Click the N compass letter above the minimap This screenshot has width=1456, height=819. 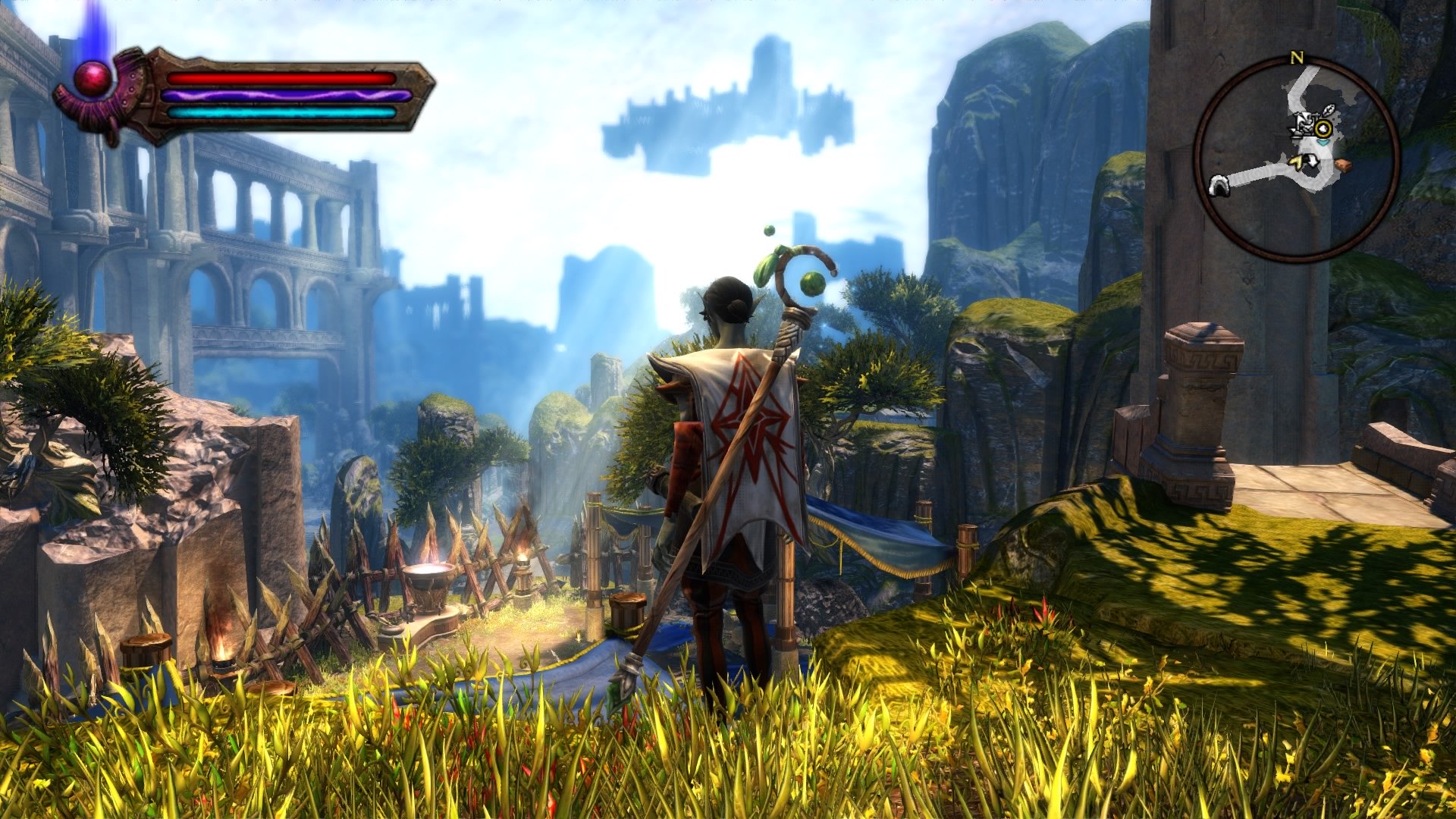(1297, 57)
